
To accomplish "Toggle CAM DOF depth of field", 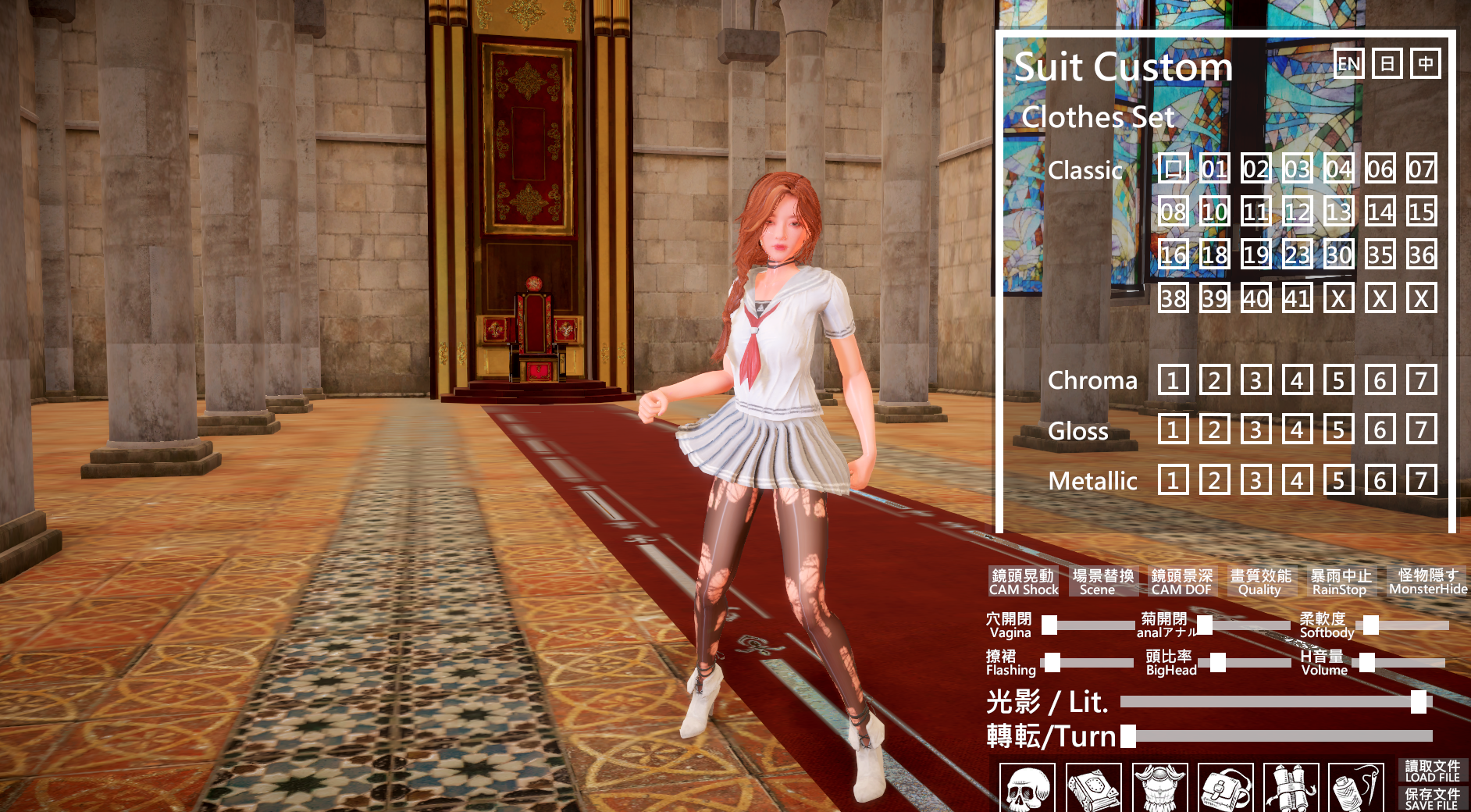I will click(x=1181, y=582).
